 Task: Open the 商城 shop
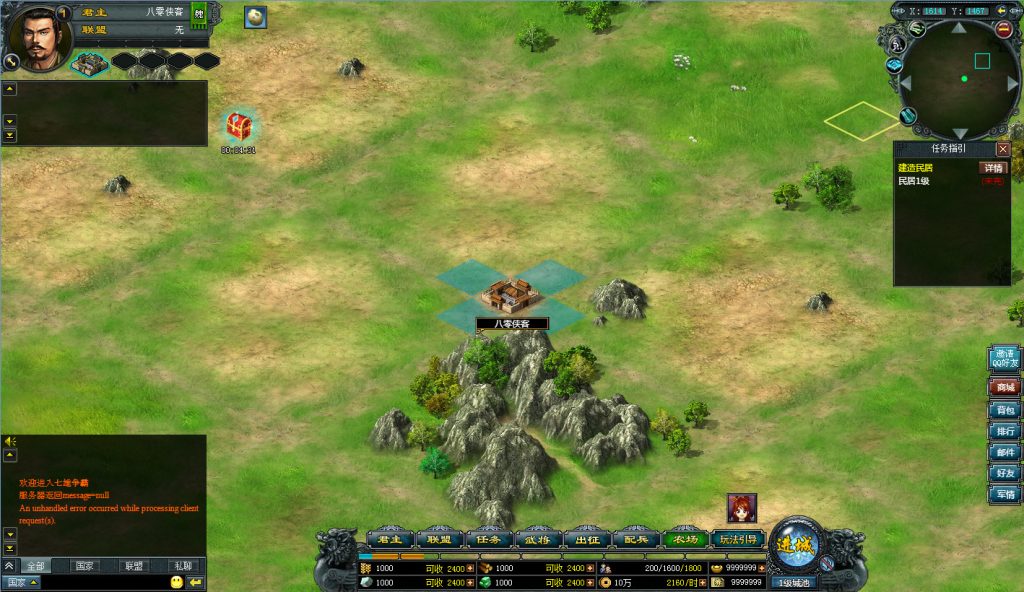pos(1004,387)
